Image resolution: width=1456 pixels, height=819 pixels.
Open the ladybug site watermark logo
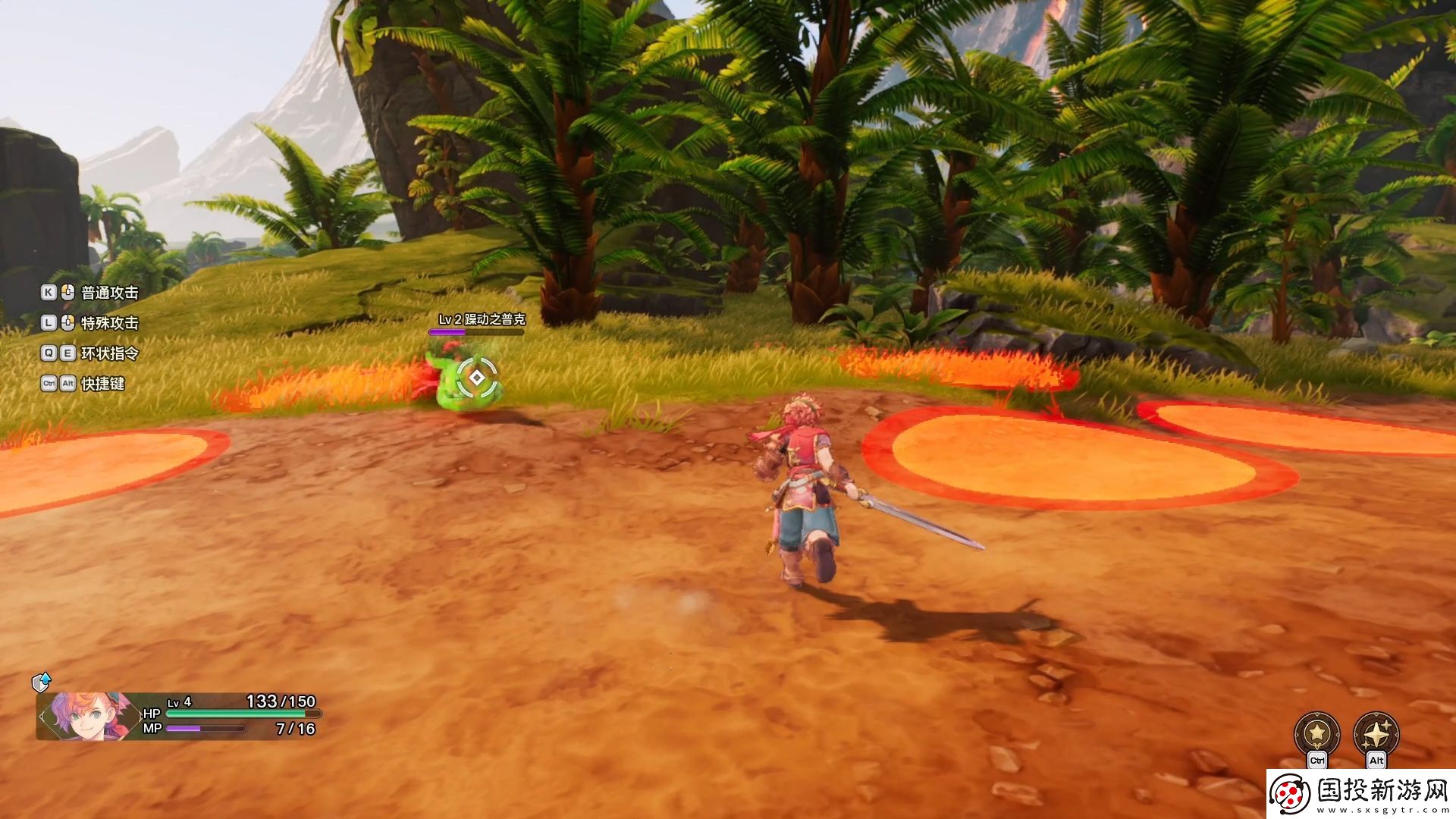click(x=1291, y=795)
